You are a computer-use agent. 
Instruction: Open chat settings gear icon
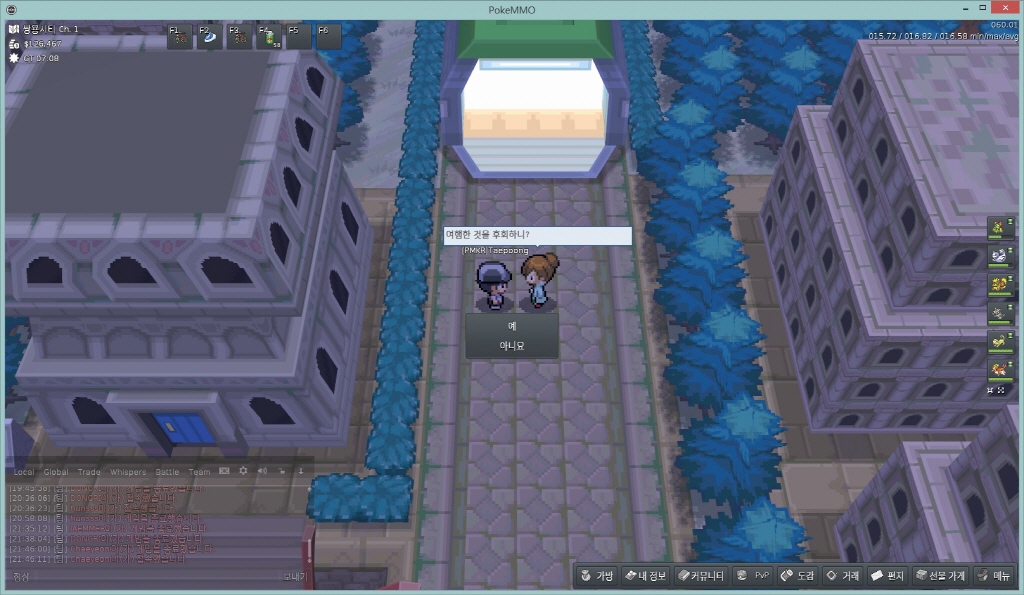(x=243, y=470)
